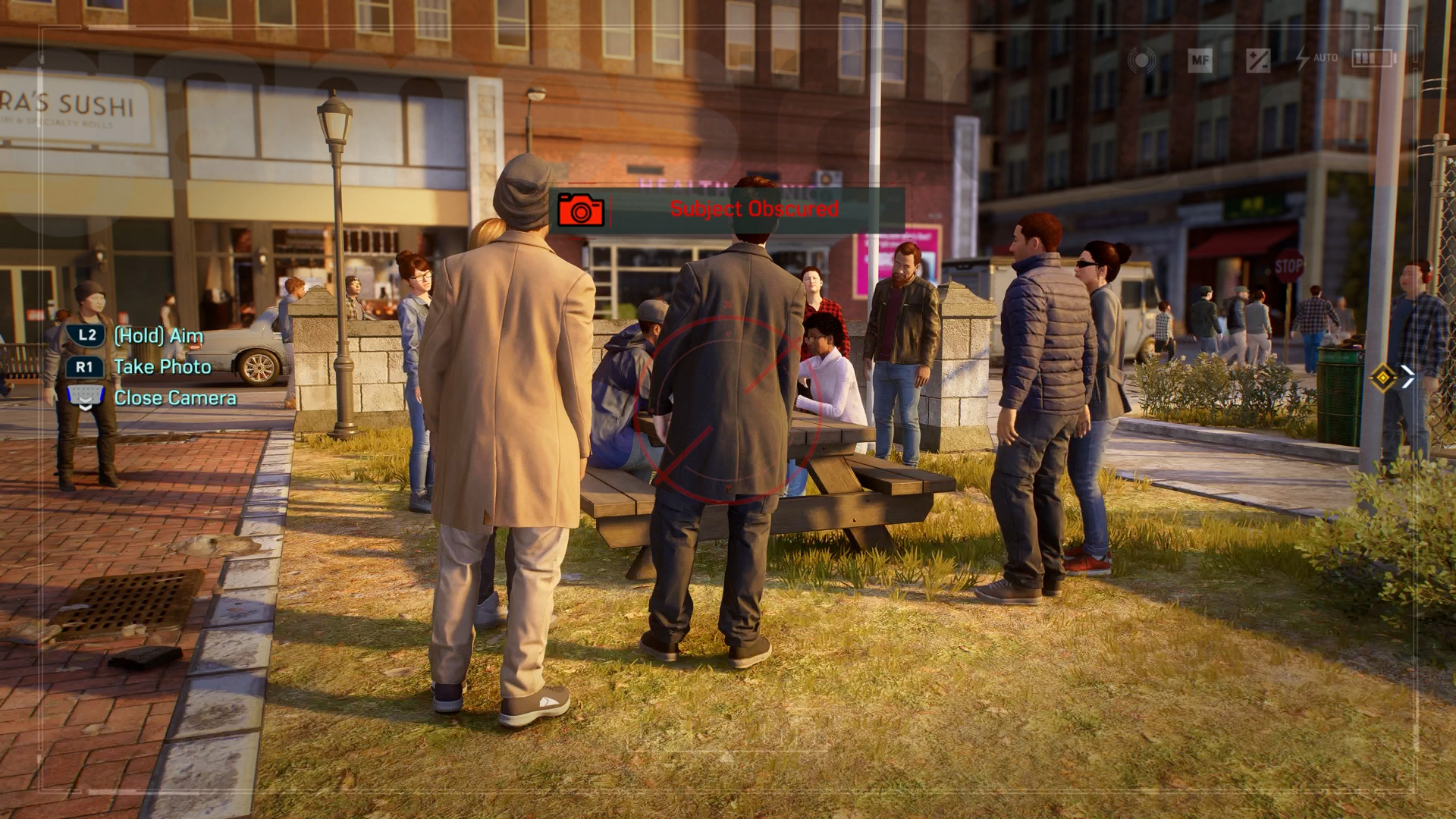Click the battery level indicator icon
1456x819 pixels.
1374,58
